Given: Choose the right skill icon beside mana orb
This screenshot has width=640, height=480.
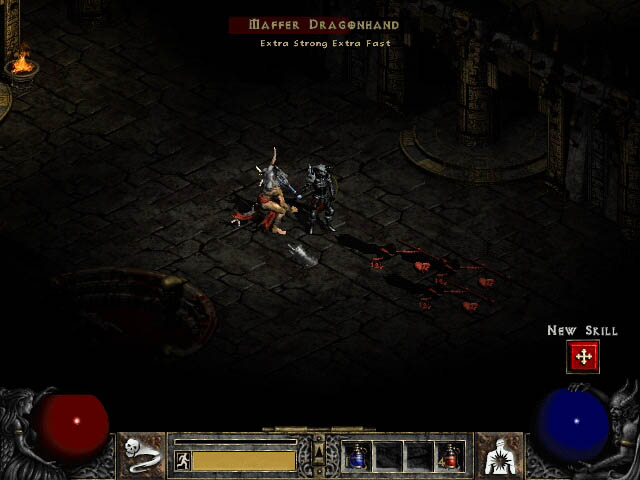Looking at the screenshot, I should tap(498, 455).
